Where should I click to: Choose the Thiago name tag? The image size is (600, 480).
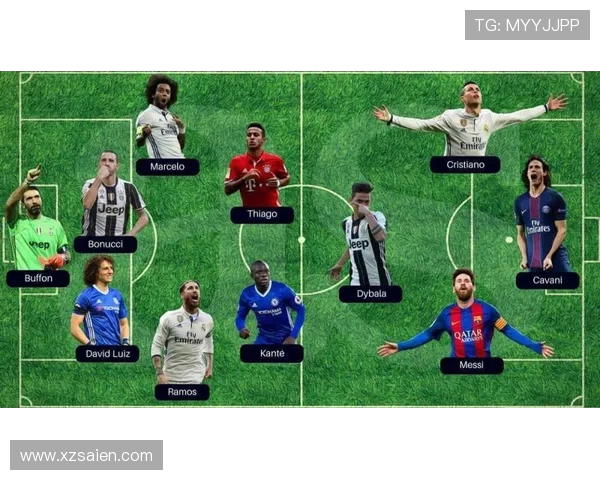click(x=262, y=214)
